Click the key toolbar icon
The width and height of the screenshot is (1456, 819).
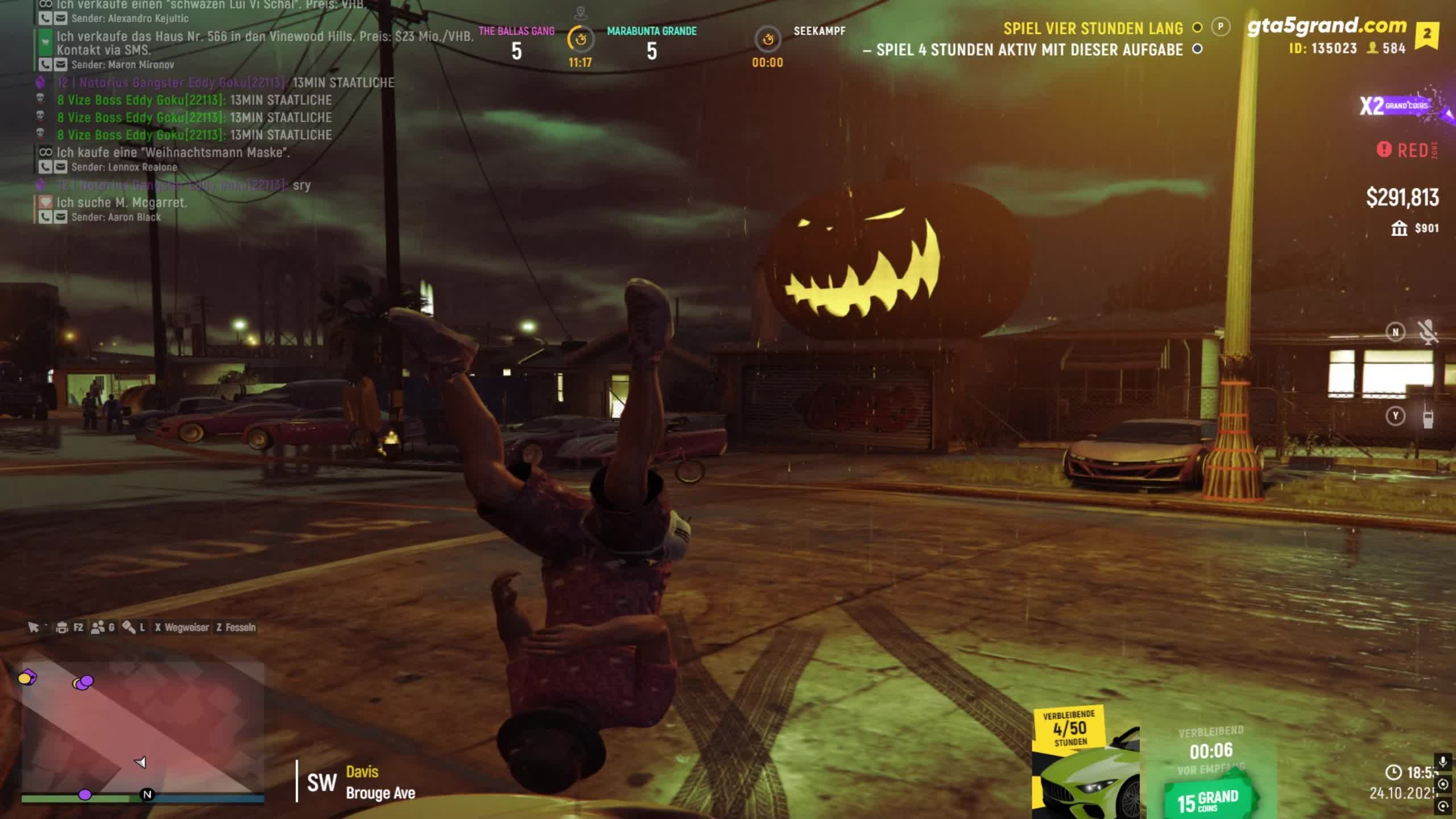[x=129, y=627]
